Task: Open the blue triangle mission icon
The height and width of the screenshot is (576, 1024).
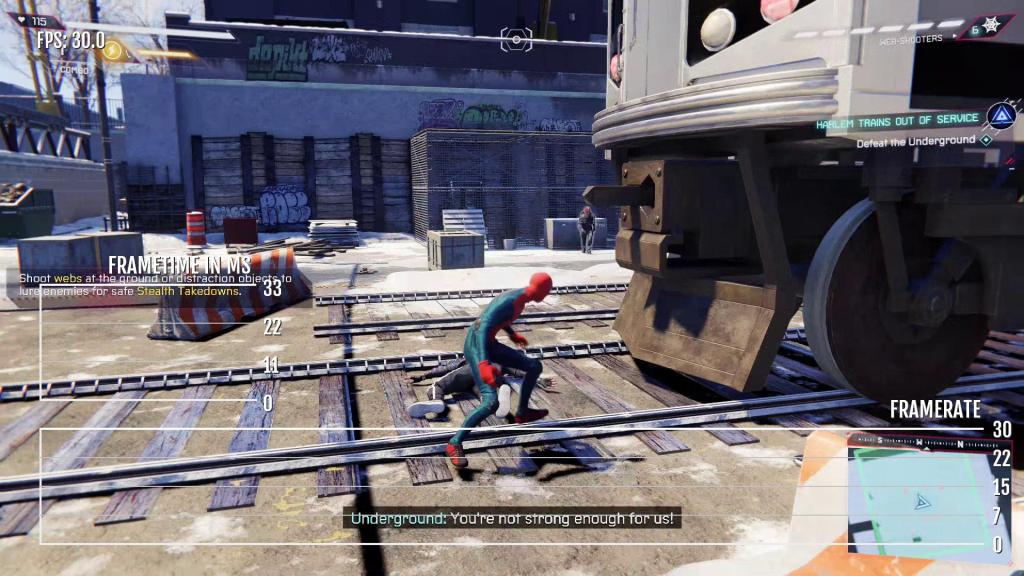Action: 1000,116
